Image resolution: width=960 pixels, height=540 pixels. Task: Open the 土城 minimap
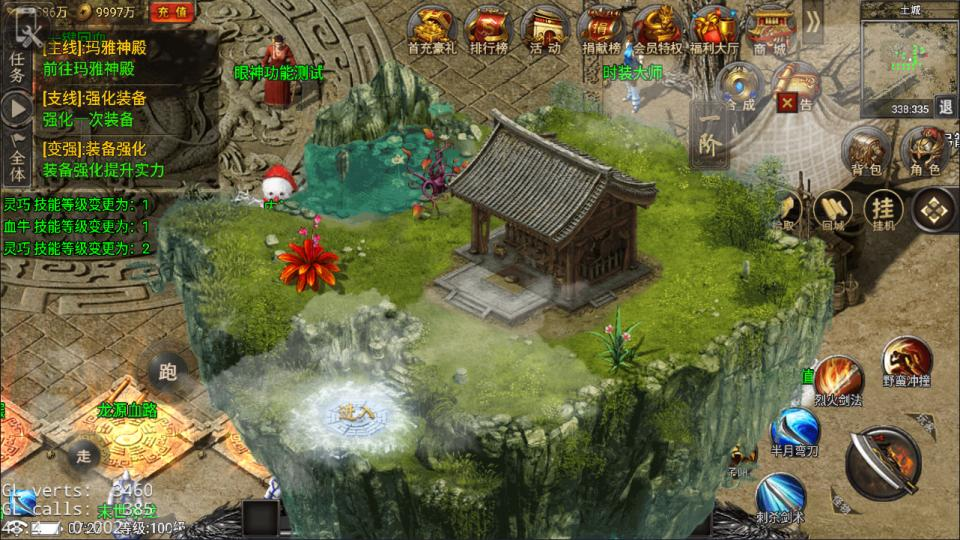pos(909,58)
